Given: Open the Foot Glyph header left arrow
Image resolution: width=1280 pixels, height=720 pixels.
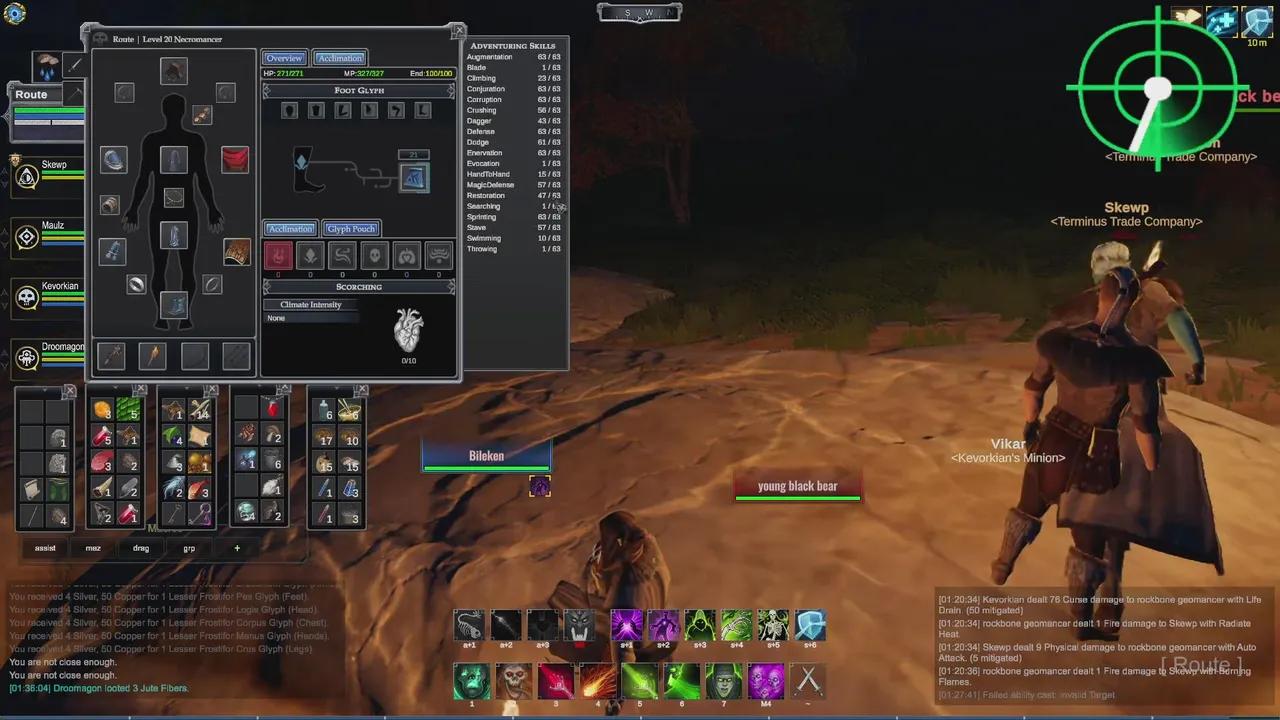Looking at the screenshot, I should [267, 90].
